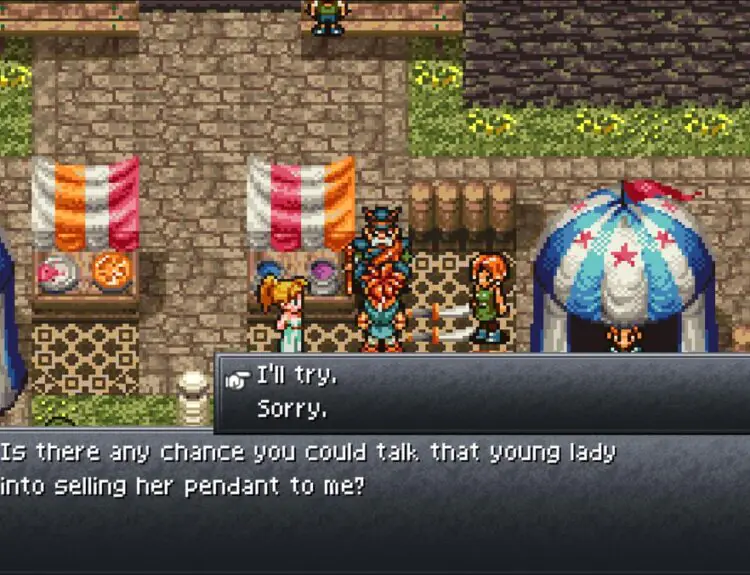The height and width of the screenshot is (575, 750).
Task: Select the "Sorry." dialogue option
Action: (x=292, y=408)
